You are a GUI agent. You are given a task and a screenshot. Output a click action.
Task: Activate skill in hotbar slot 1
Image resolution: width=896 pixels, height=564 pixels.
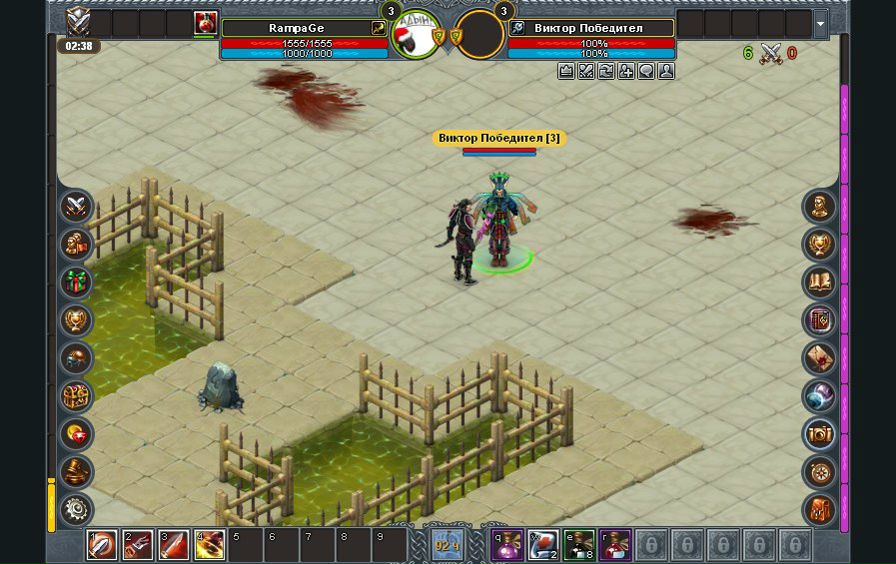(101, 545)
